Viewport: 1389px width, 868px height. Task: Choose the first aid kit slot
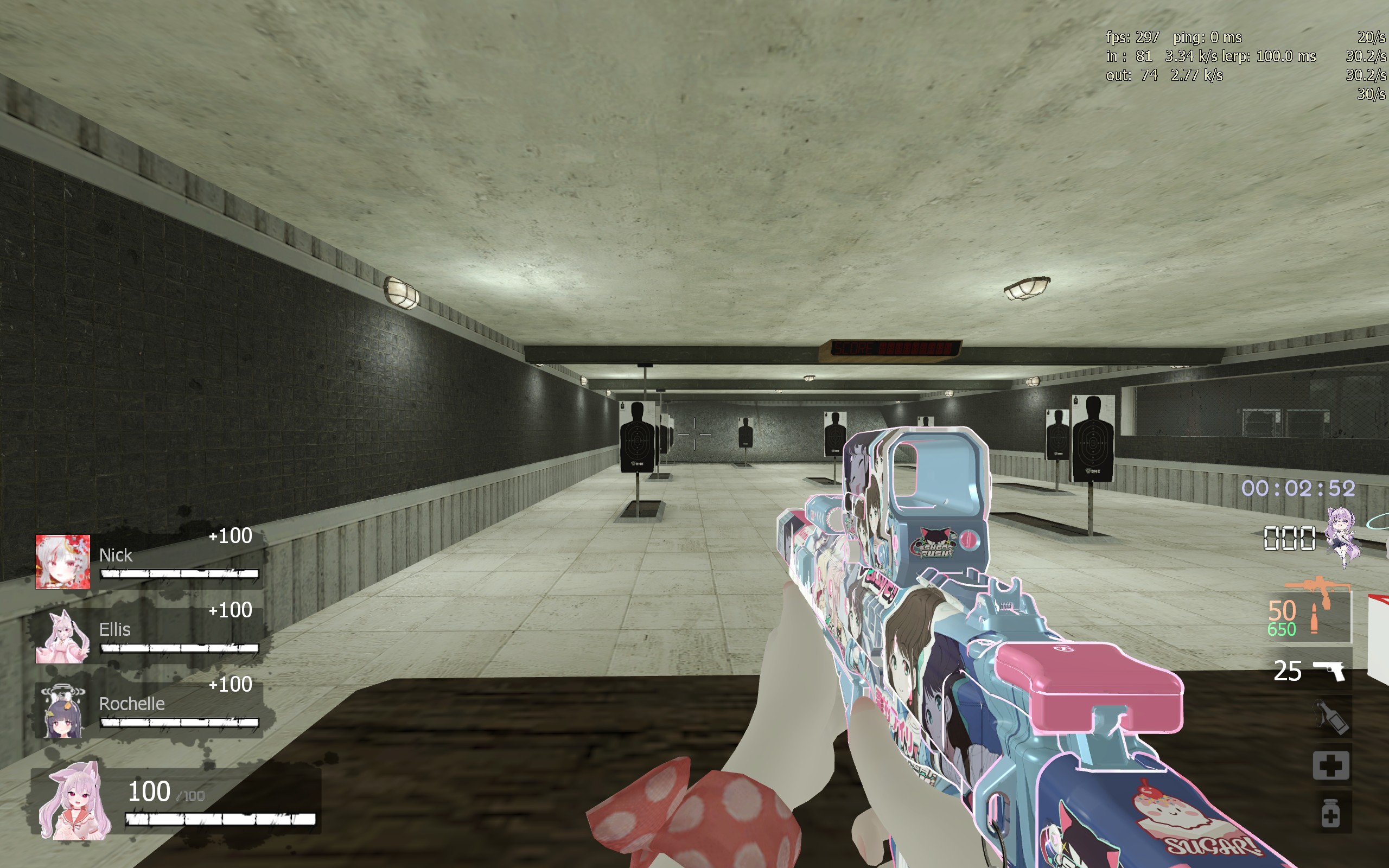(1331, 765)
